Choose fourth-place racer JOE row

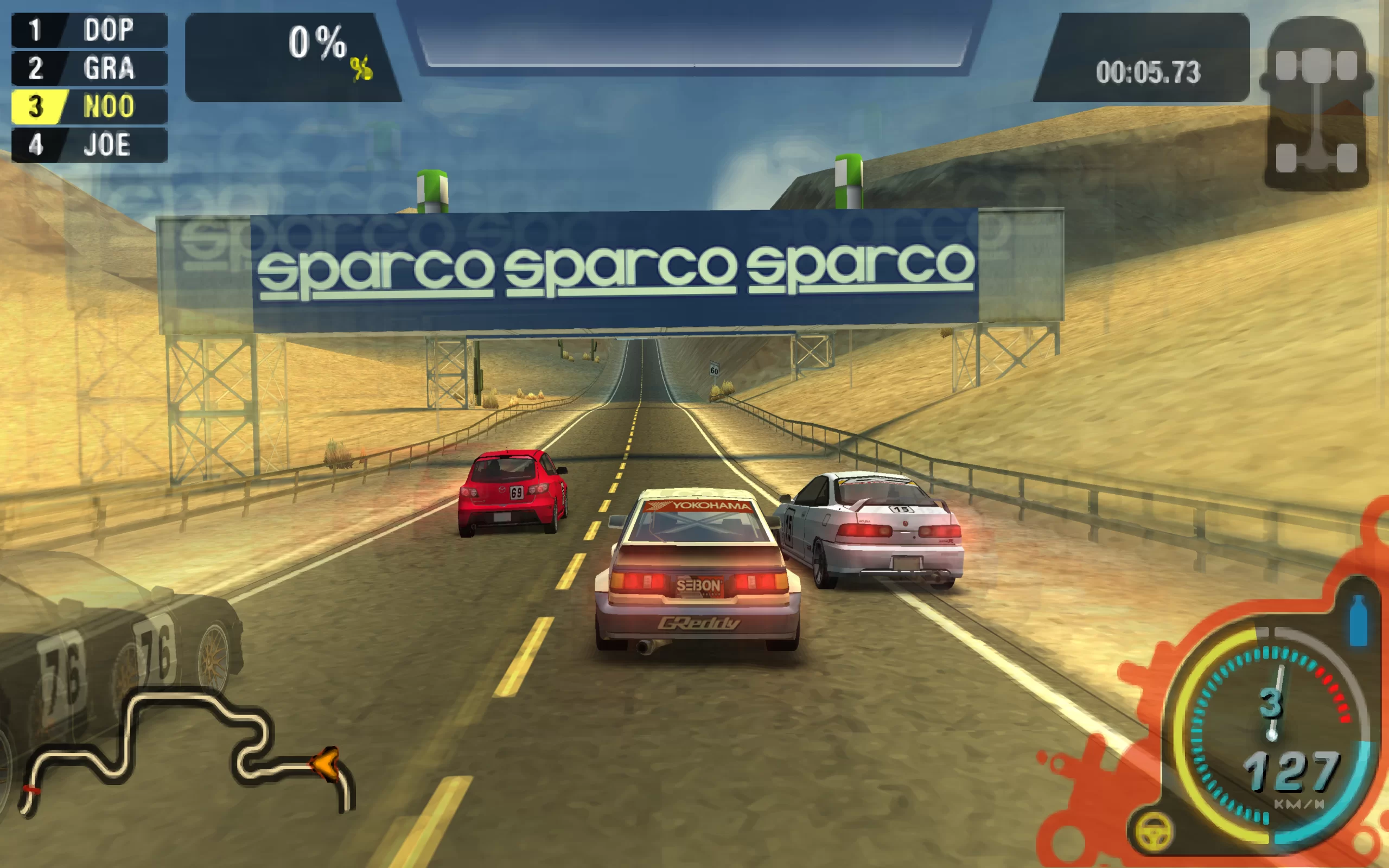click(x=90, y=145)
